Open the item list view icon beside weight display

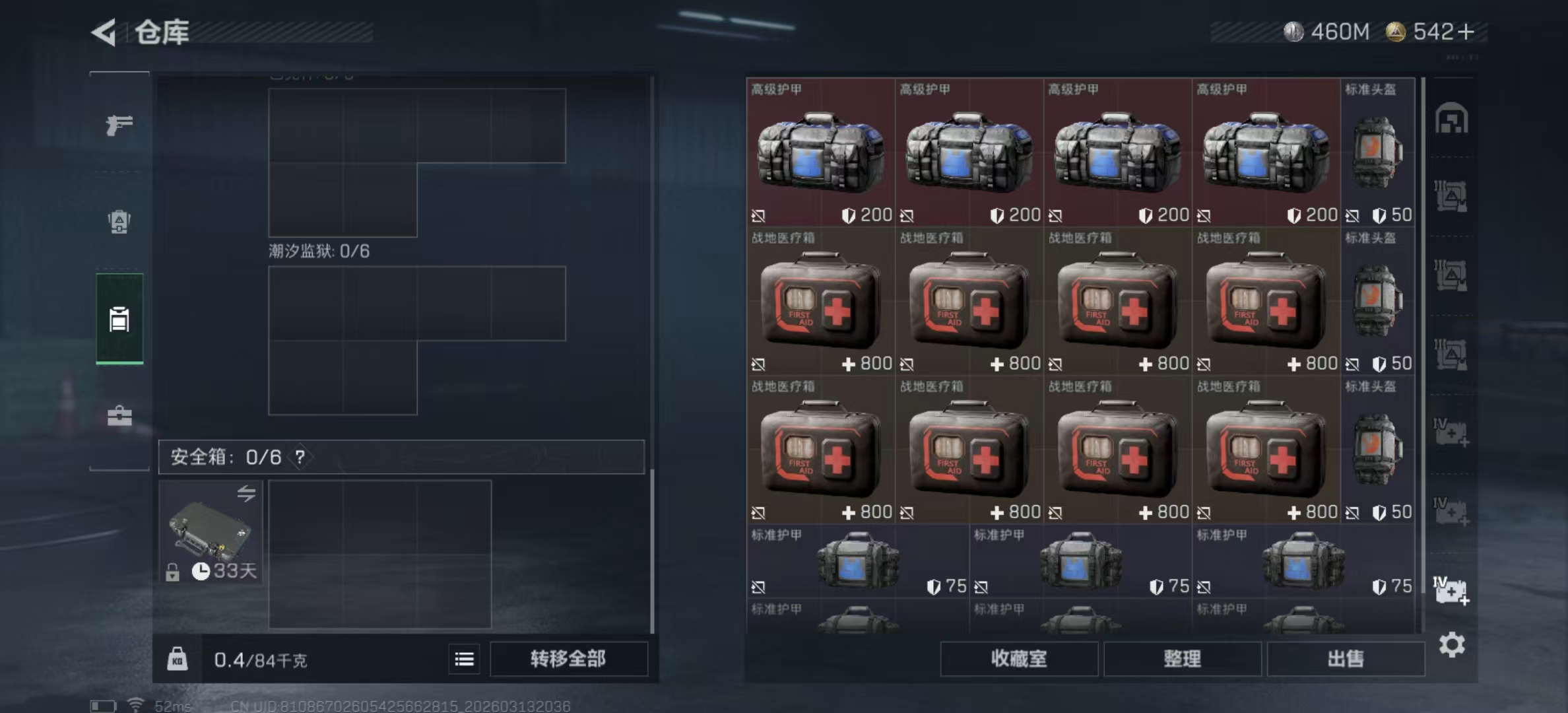click(x=465, y=660)
